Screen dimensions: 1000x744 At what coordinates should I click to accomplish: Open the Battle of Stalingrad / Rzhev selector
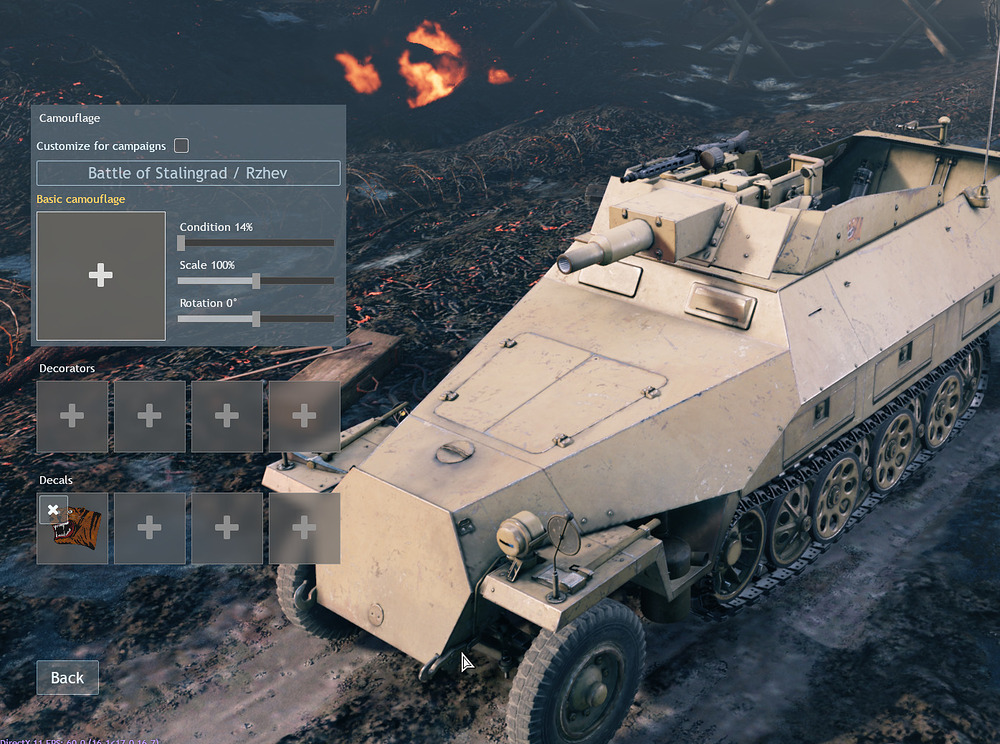tap(188, 173)
